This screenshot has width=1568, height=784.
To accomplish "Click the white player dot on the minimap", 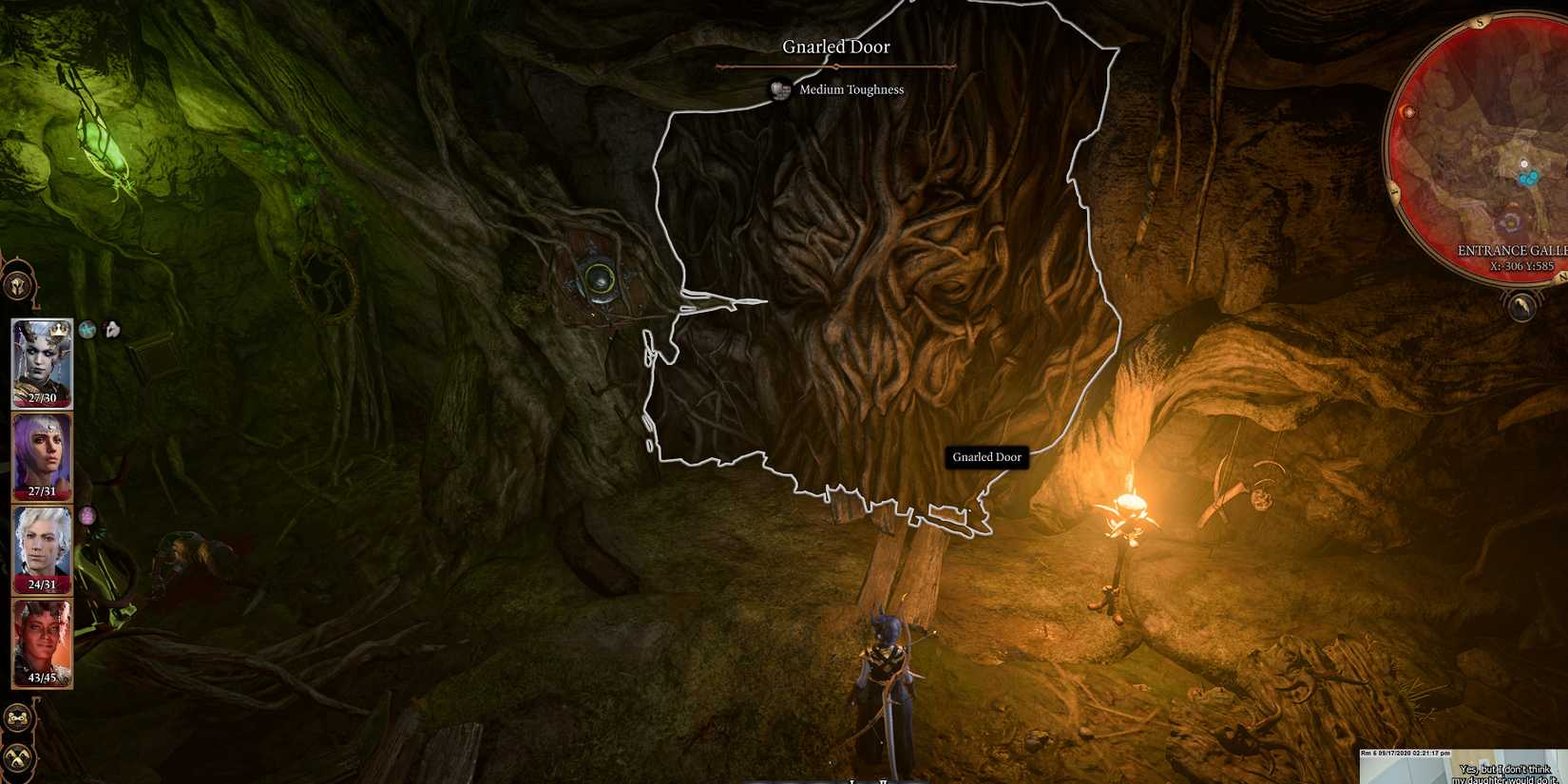I will pyautogui.click(x=1524, y=163).
